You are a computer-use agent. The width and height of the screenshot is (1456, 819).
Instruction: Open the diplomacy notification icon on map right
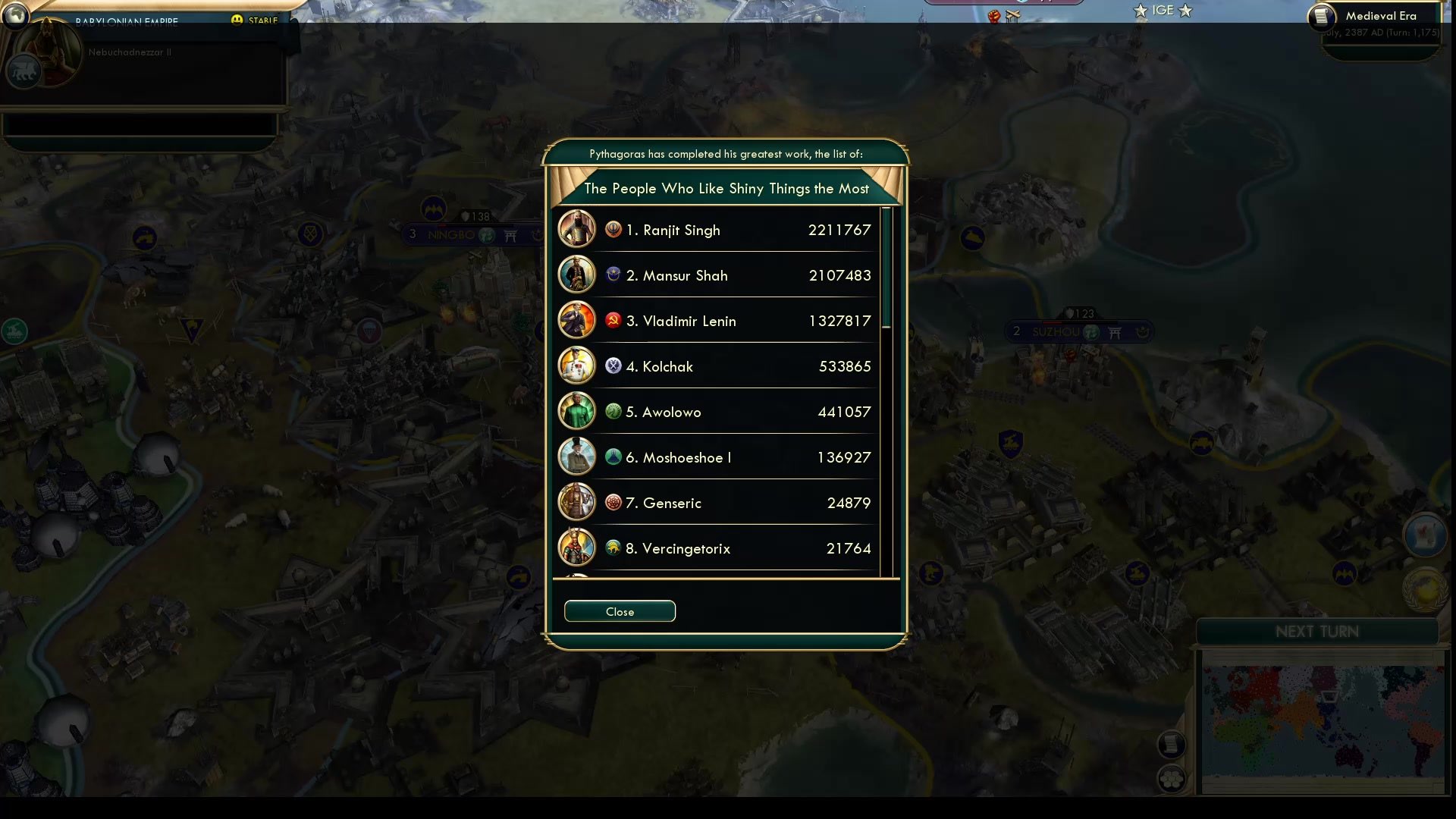pyautogui.click(x=1424, y=535)
